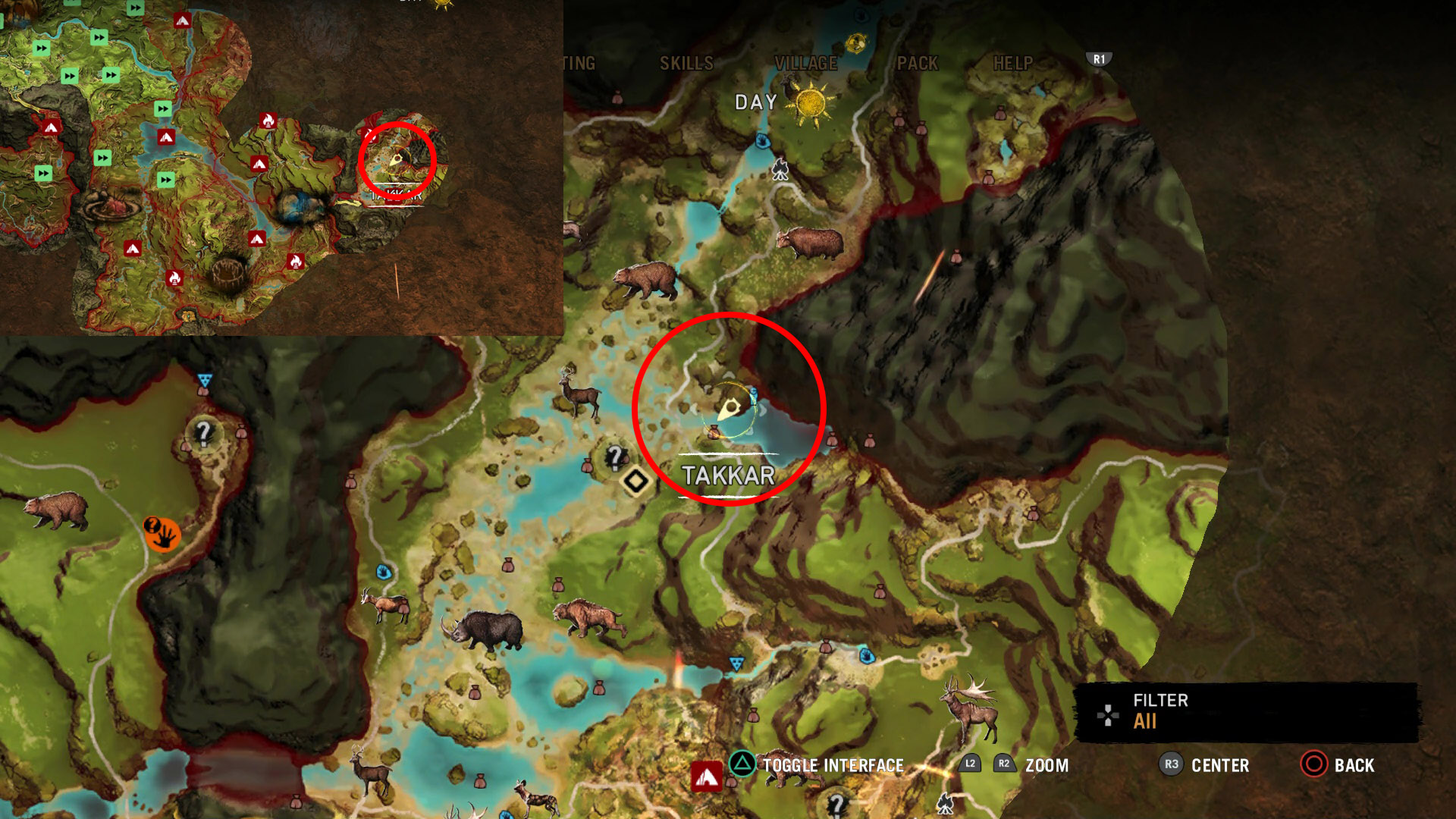
Task: Show the Help tab
Action: pos(1013,64)
